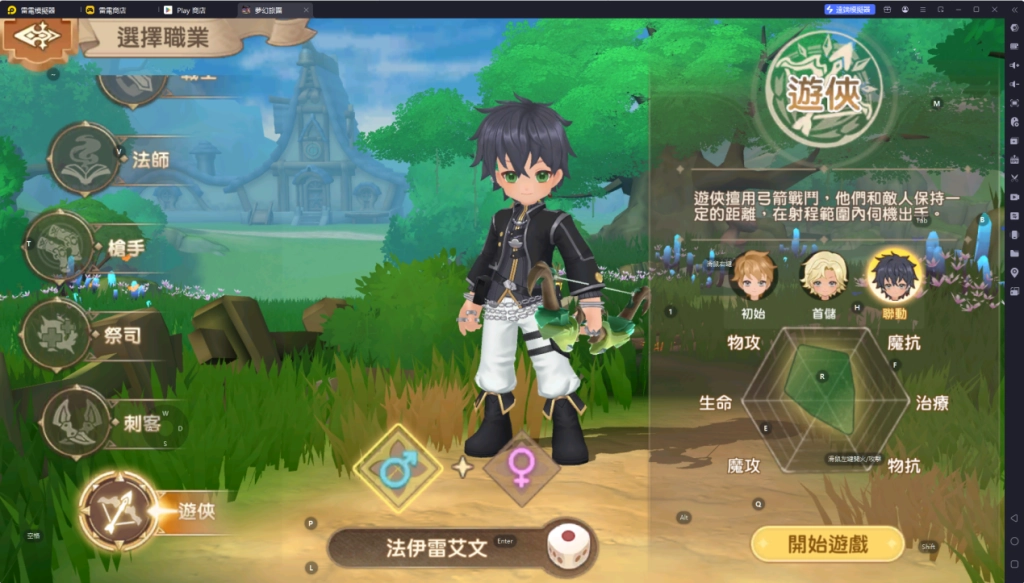Choose the 遊俠 ranger class
The image size is (1024, 583).
pos(118,511)
